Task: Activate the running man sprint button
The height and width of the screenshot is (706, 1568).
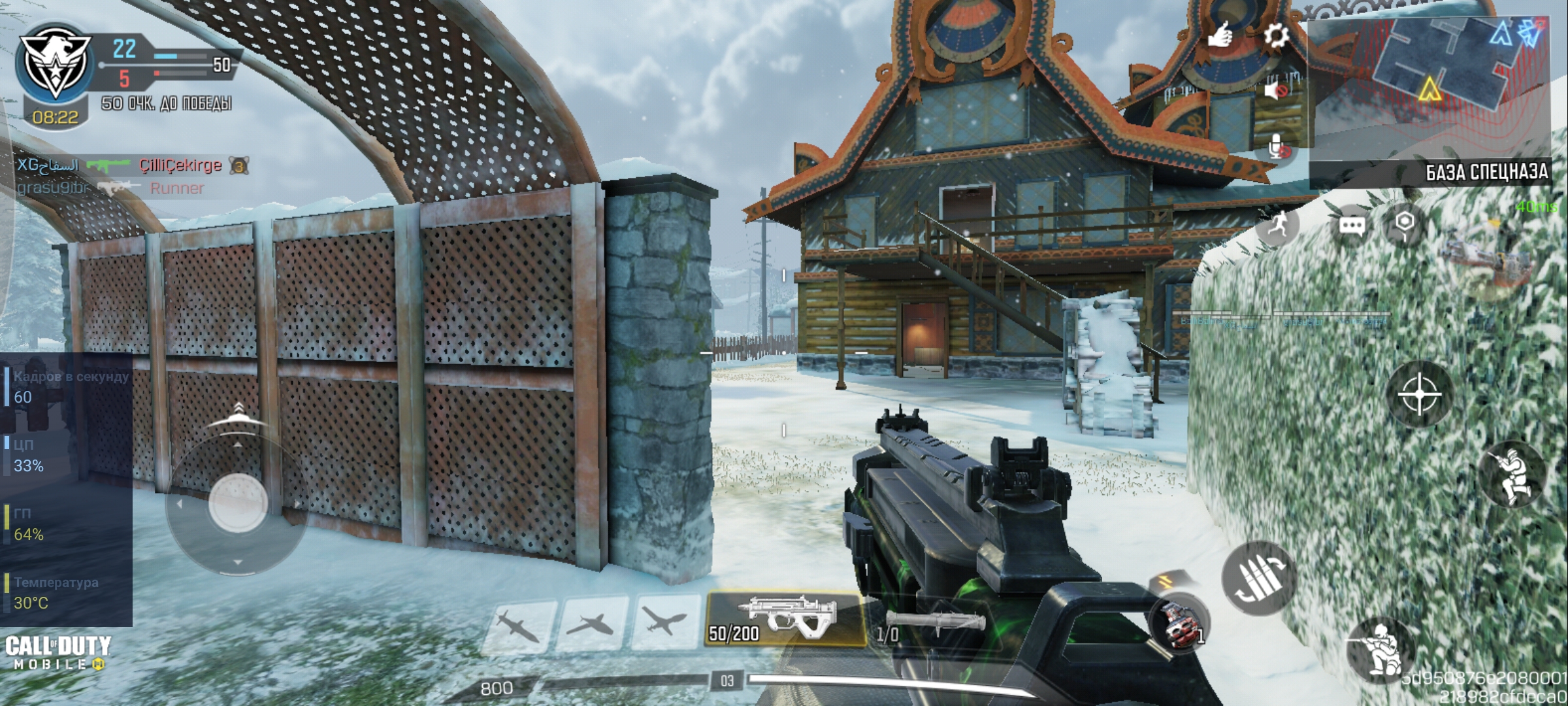Action: click(1278, 226)
